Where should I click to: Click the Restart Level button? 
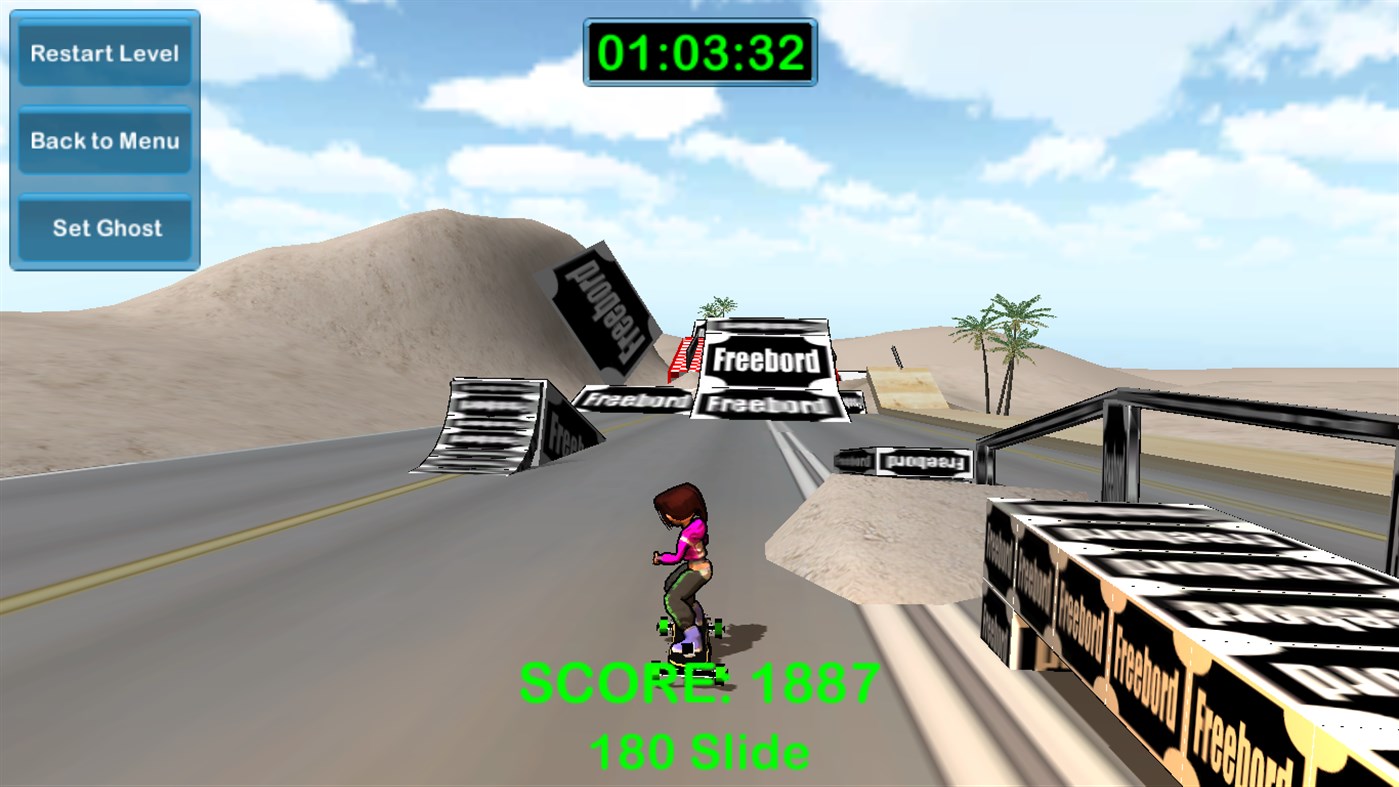coord(104,53)
